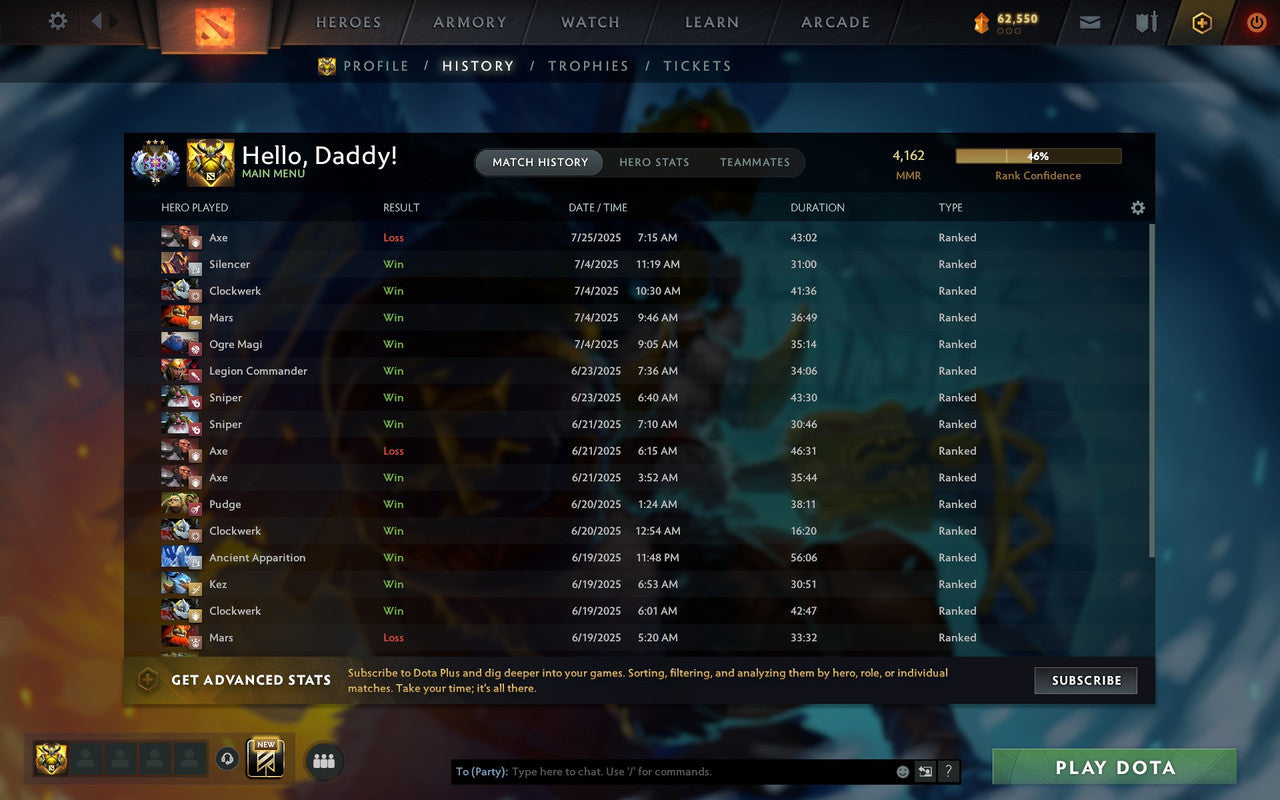Open the Arcade menu item
Image resolution: width=1280 pixels, height=800 pixels.
pos(834,22)
